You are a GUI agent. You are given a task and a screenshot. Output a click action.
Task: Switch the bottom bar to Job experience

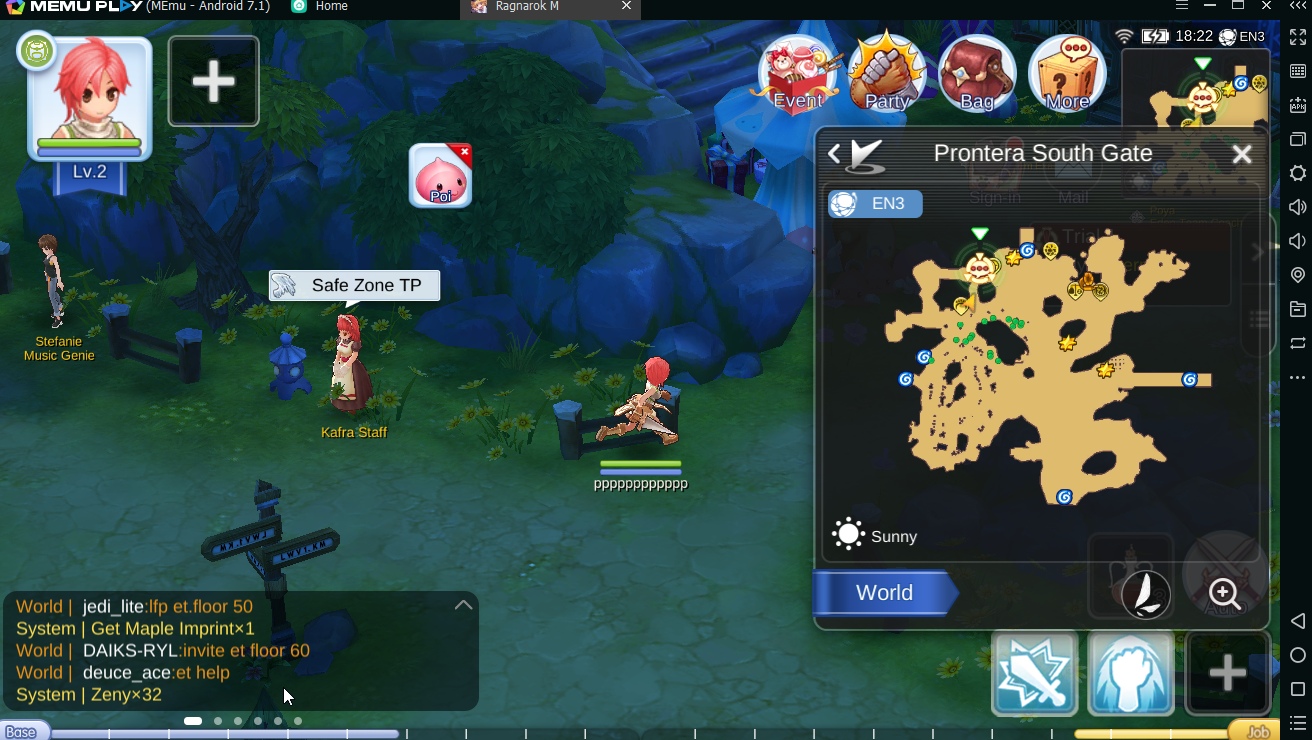(1257, 731)
